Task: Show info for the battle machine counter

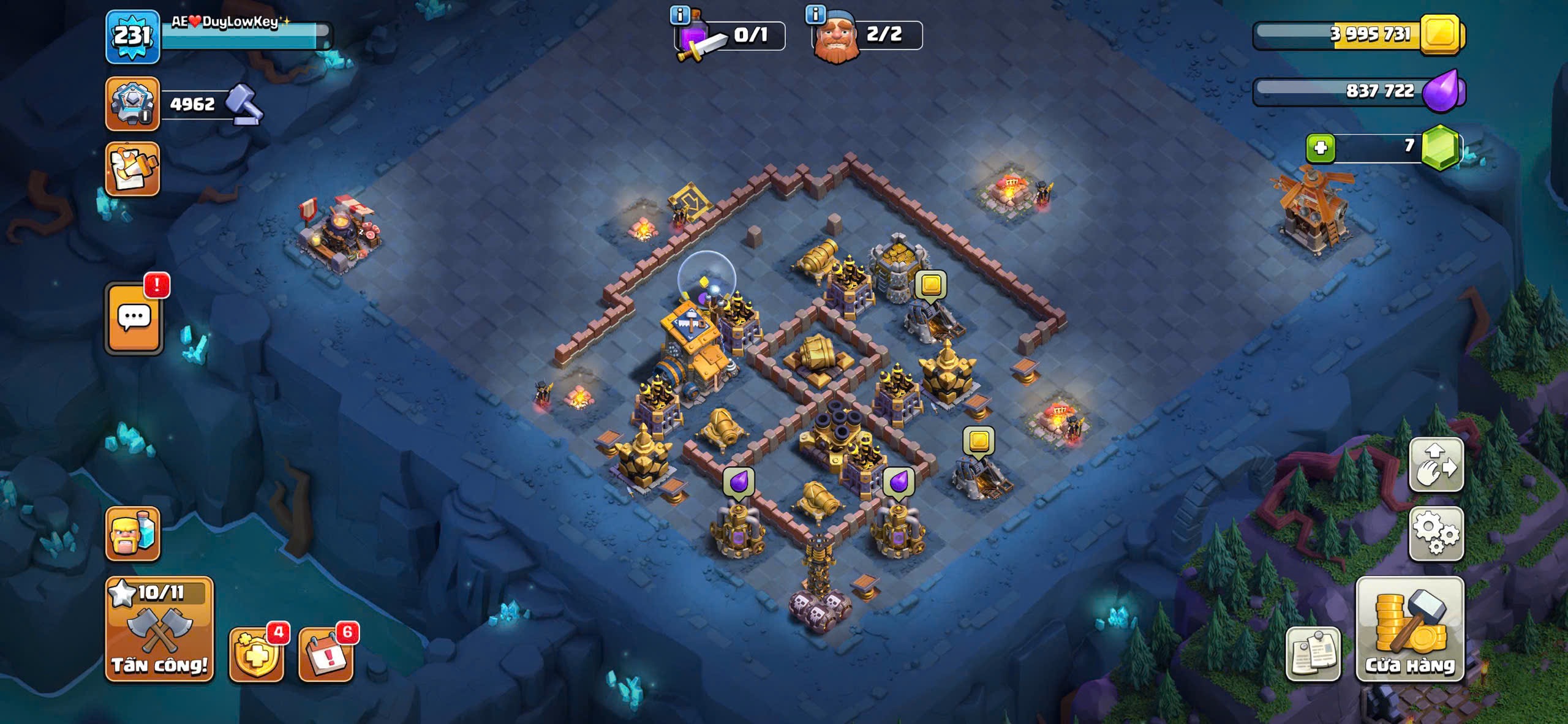Action: pos(680,15)
